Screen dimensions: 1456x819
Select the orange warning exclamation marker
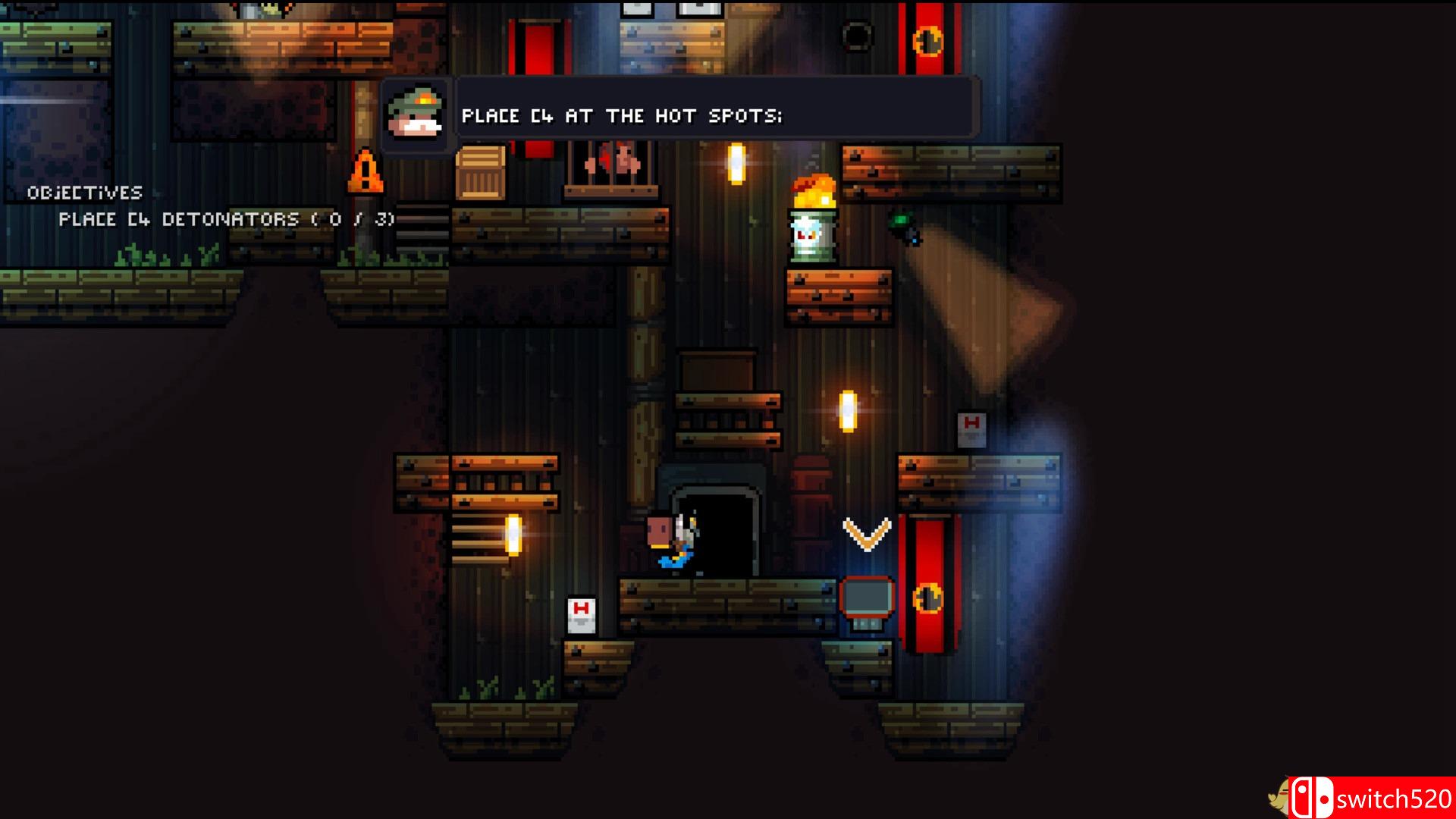[x=366, y=172]
